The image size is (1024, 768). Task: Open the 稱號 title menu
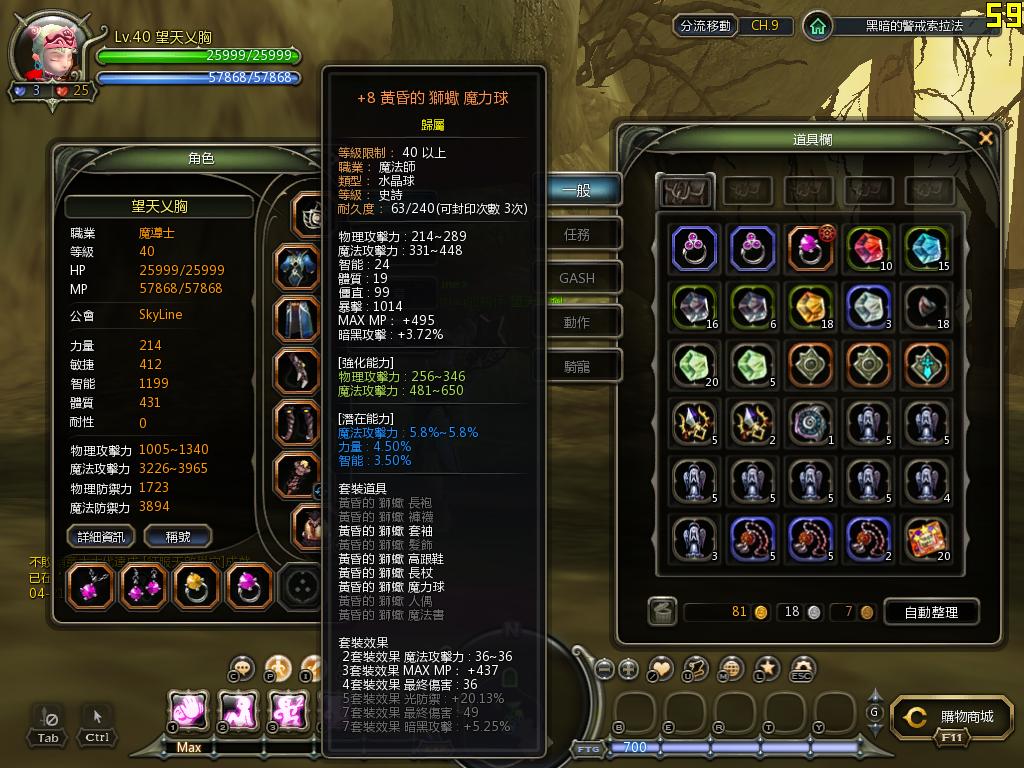(x=178, y=537)
